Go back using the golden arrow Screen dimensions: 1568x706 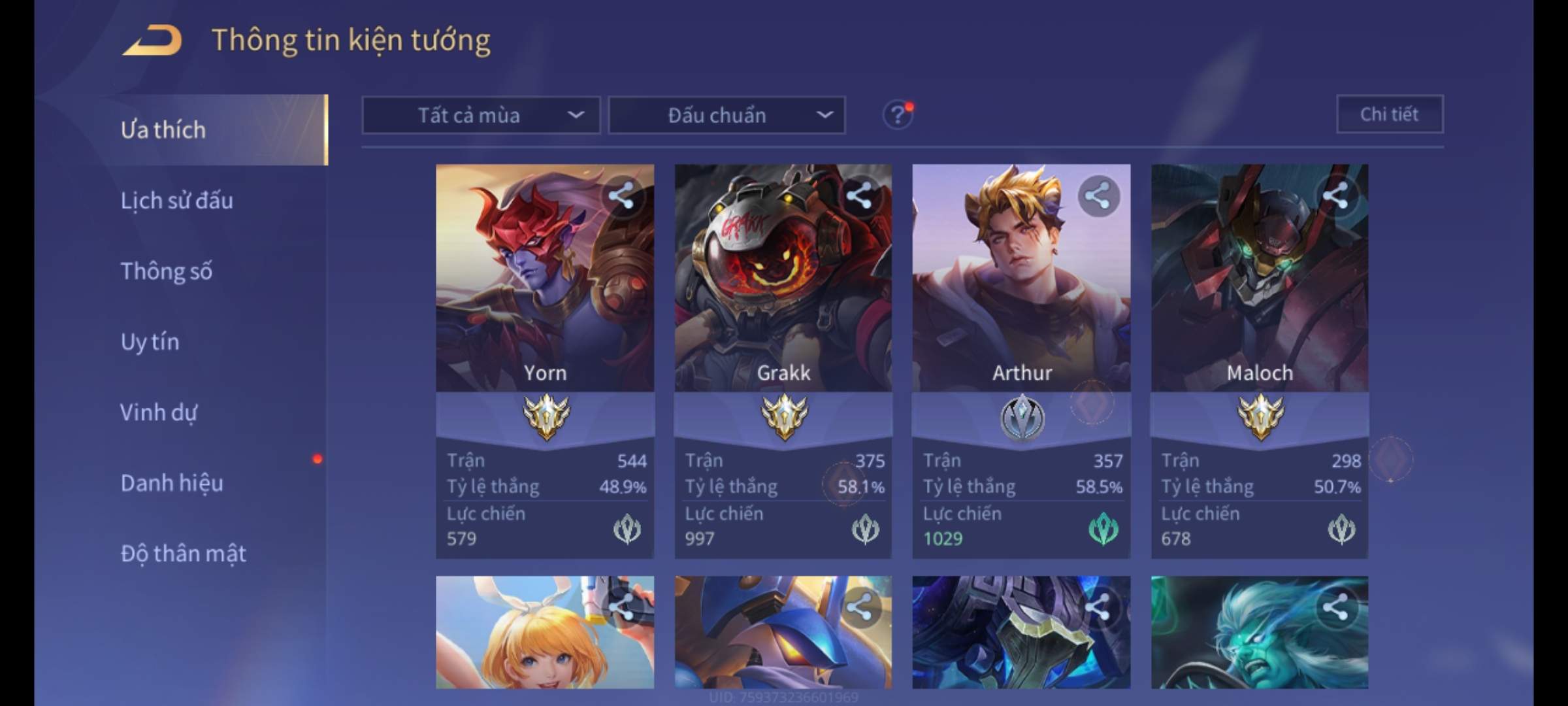[153, 41]
